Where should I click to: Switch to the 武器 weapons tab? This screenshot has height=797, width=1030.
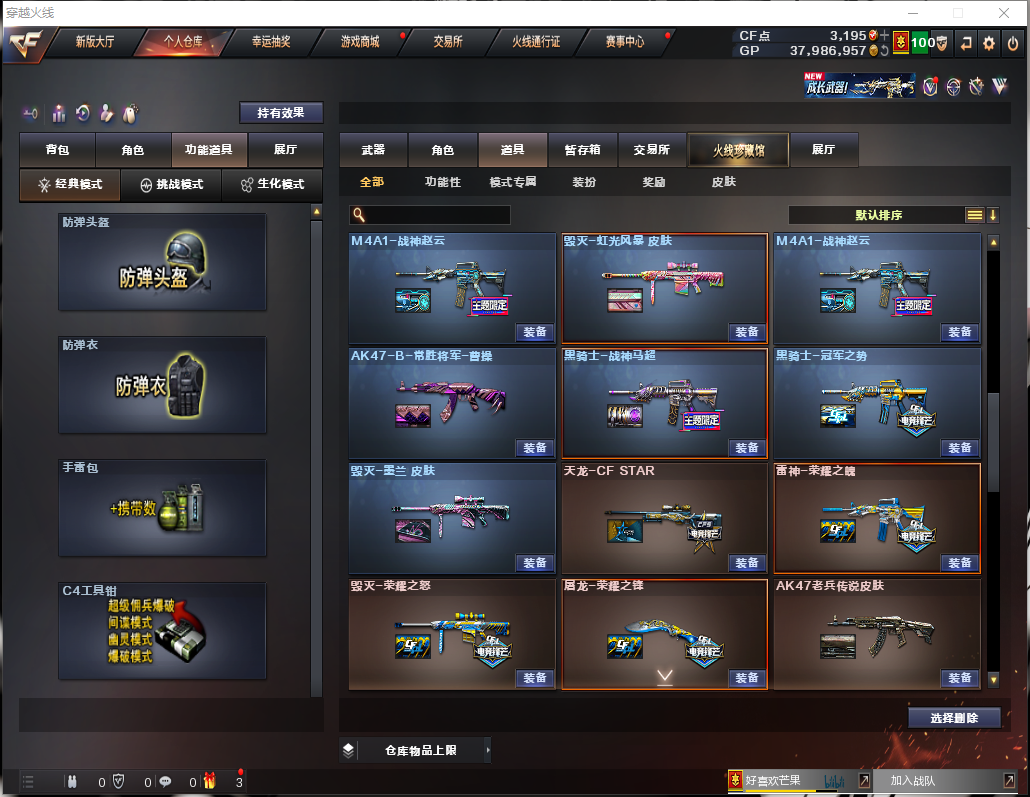pos(373,150)
